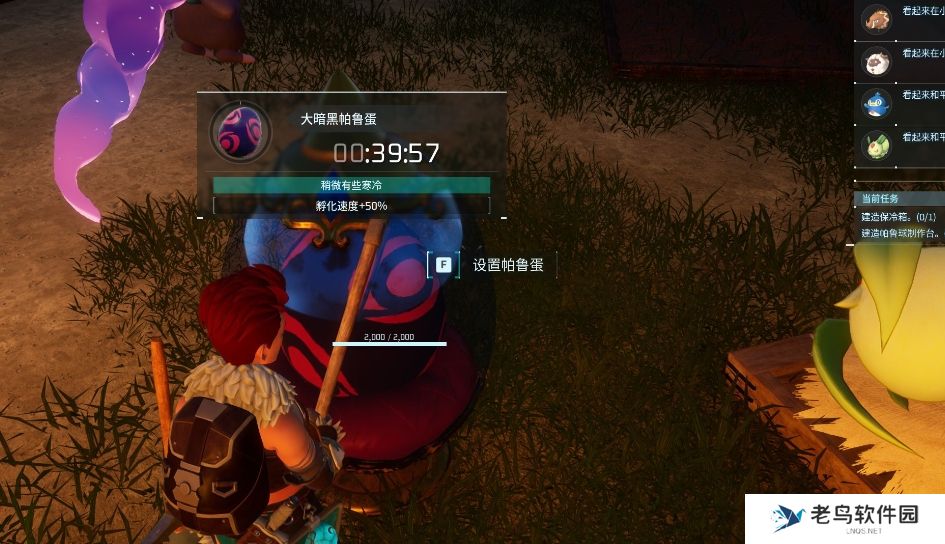Select the brown boar pal portrait

(876, 18)
